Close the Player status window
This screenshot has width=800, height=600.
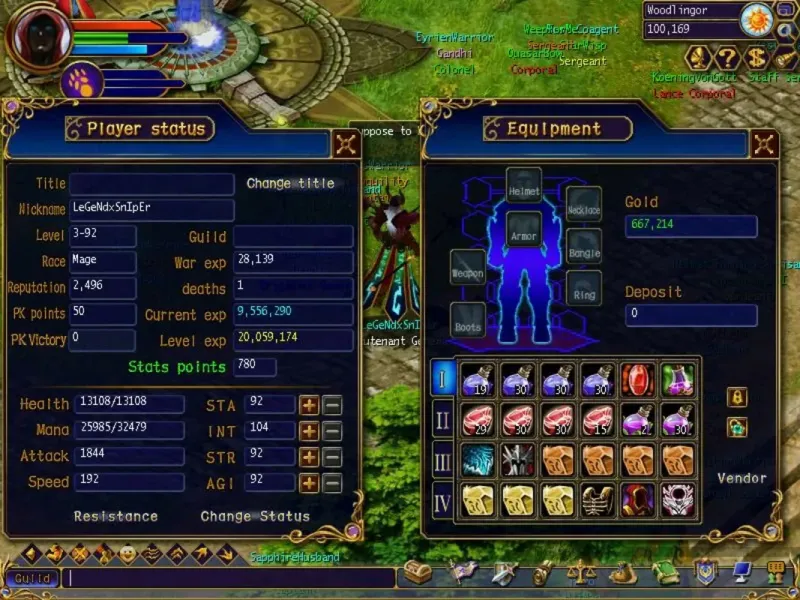point(346,143)
